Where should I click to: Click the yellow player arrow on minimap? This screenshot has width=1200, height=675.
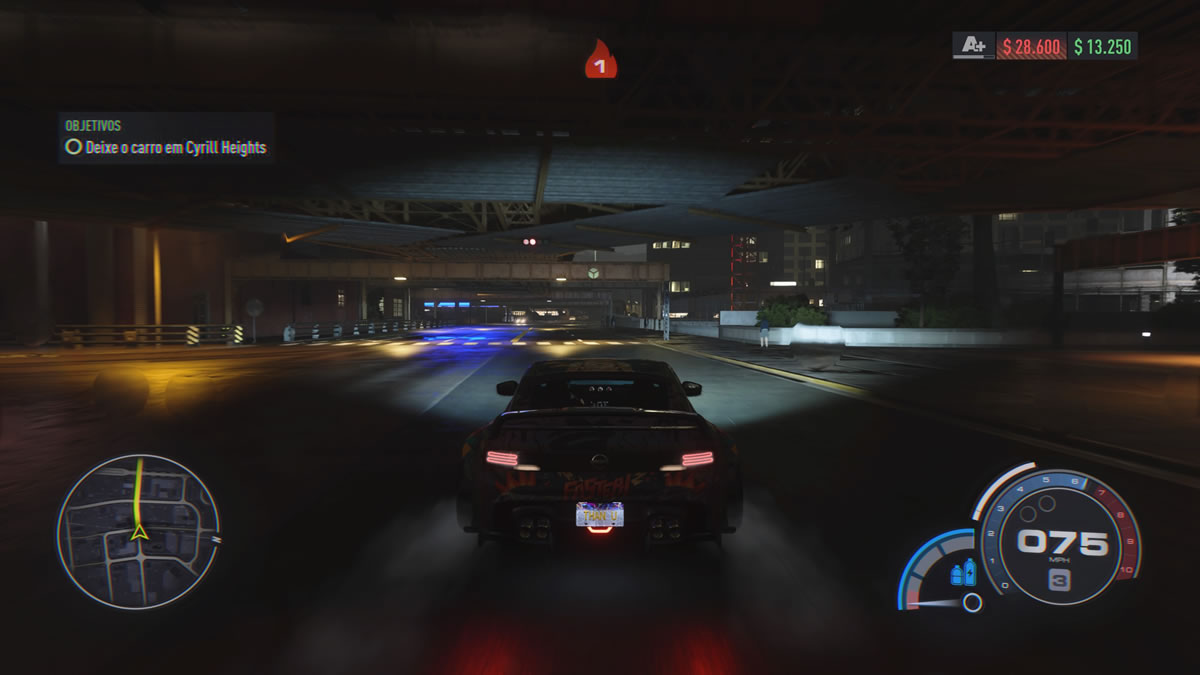point(140,532)
